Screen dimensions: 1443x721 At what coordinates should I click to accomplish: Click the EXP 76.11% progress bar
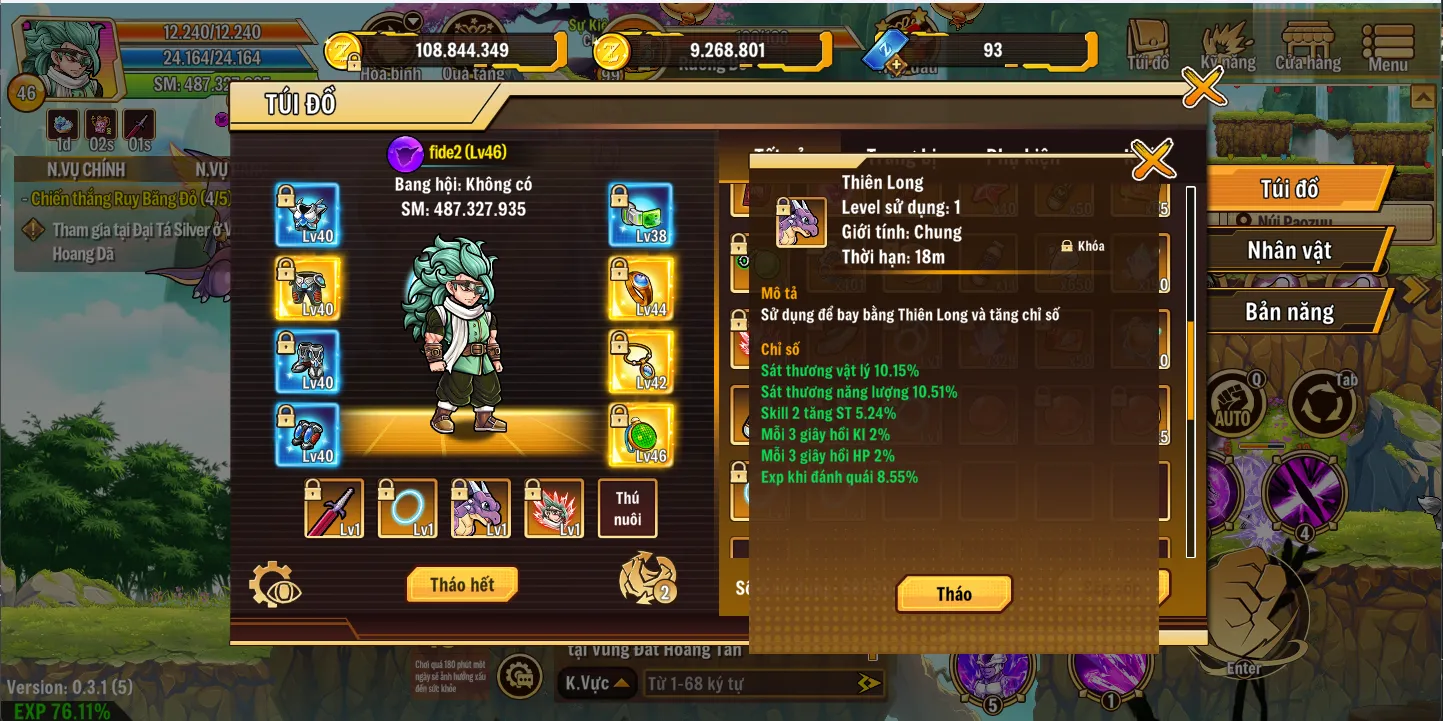coord(60,711)
